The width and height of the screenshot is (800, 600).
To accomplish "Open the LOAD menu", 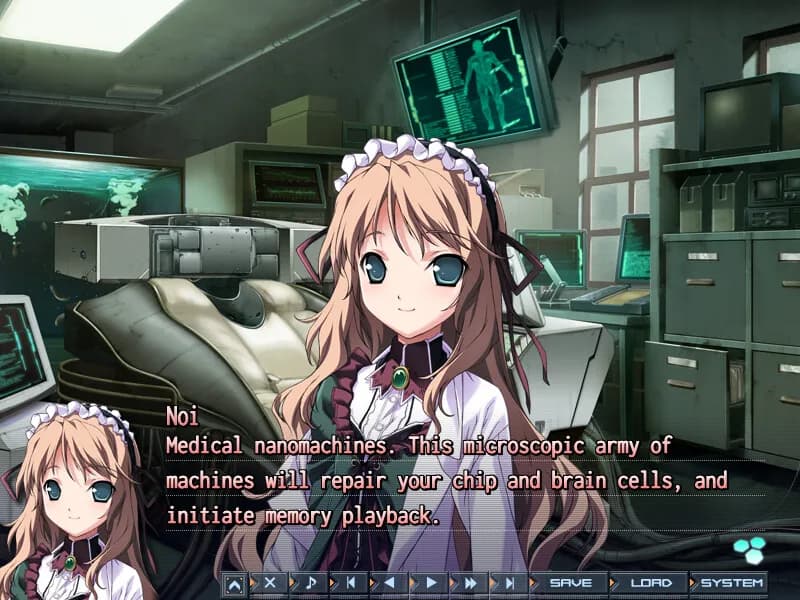I will coord(650,583).
